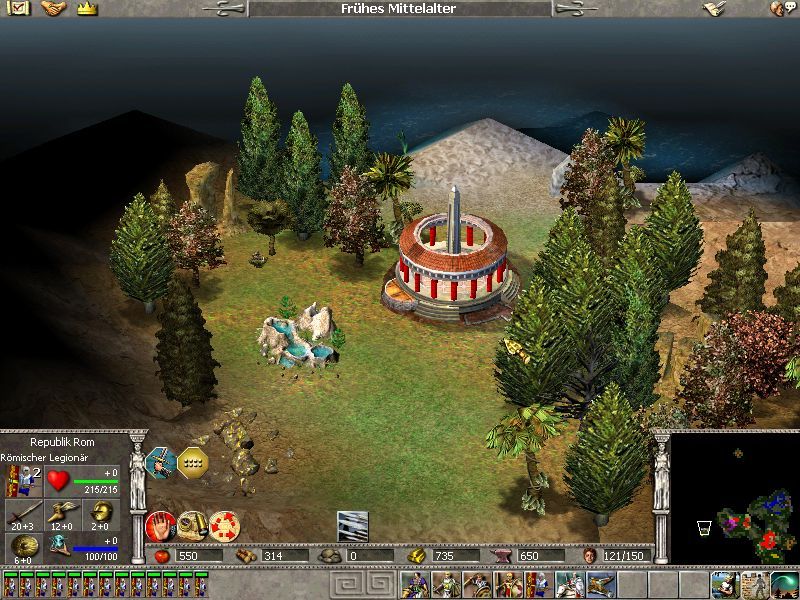Click the golden crown icon
Image resolution: width=800 pixels, height=600 pixels.
click(x=86, y=8)
